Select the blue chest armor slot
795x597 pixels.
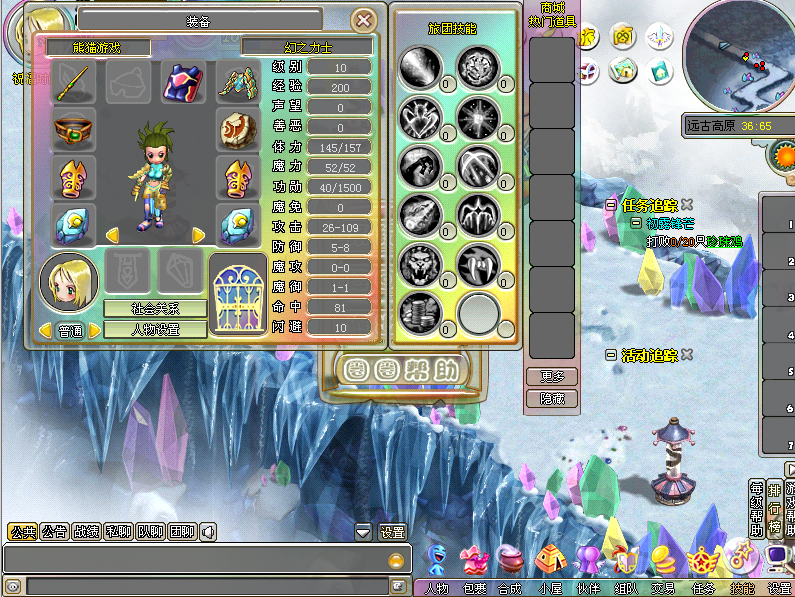(x=183, y=82)
